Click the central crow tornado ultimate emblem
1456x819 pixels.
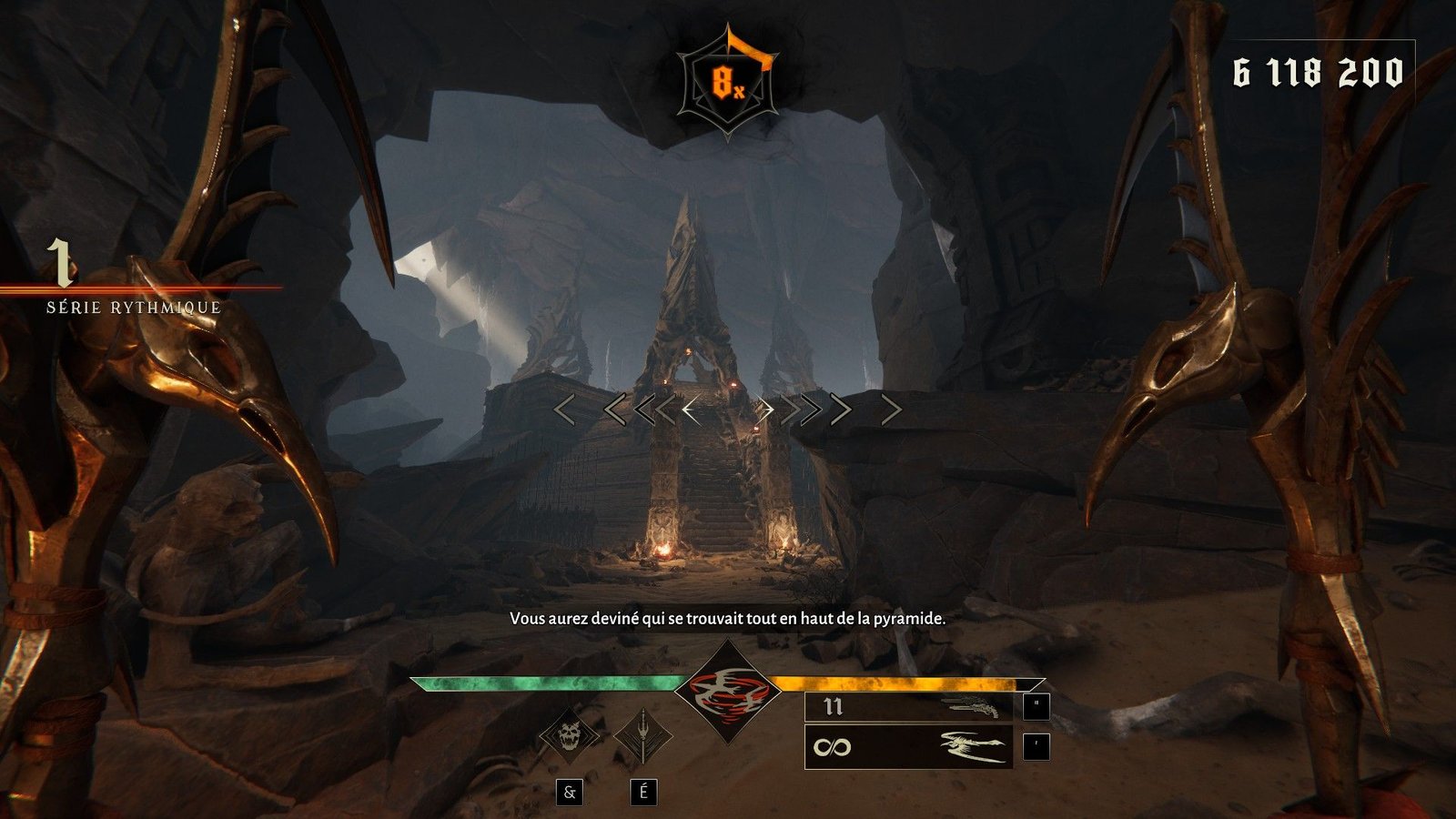[728, 693]
